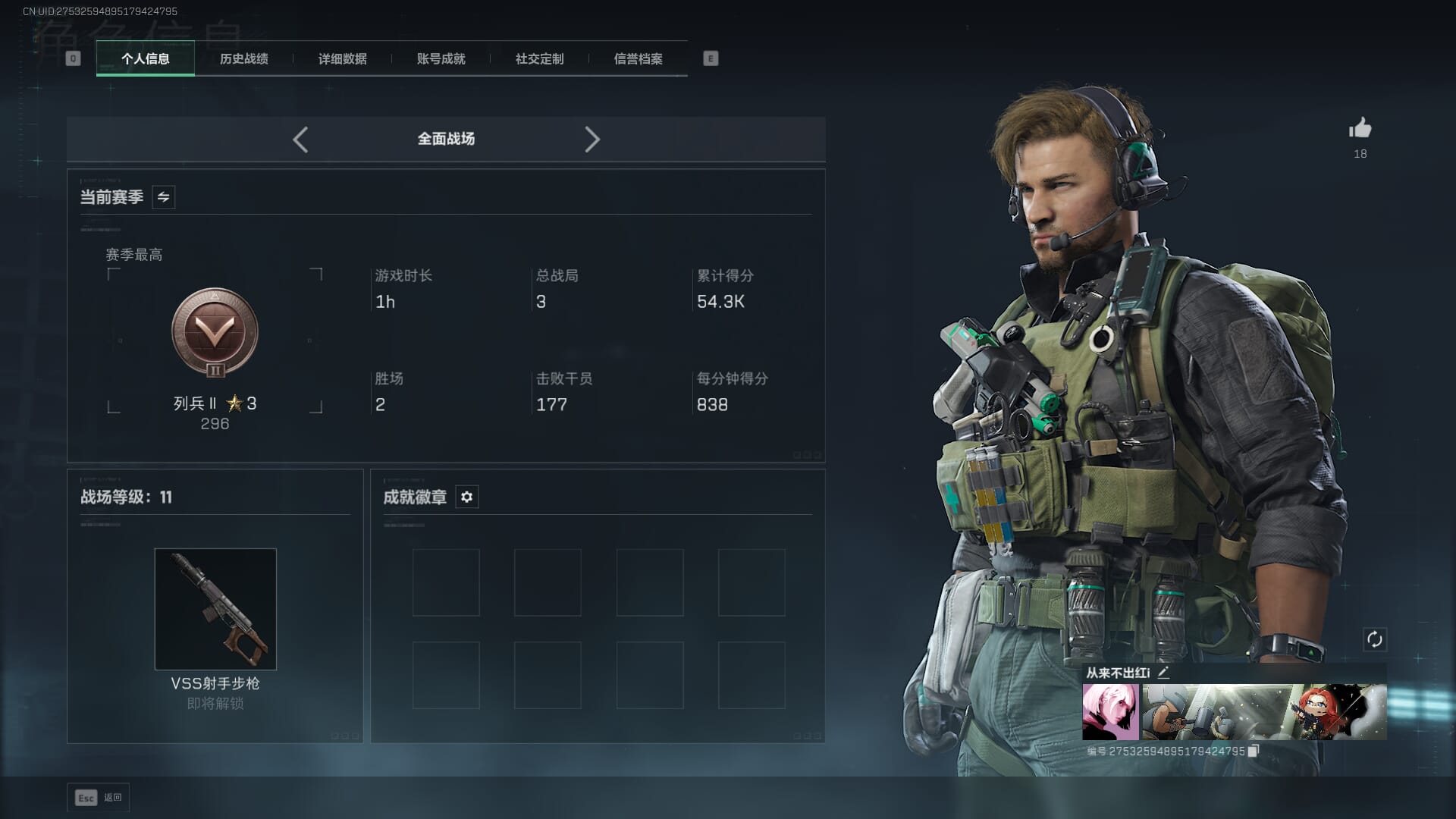Select the VSS射手步枪 weapon thumbnail
Screen dimensions: 1456x819
tap(215, 609)
